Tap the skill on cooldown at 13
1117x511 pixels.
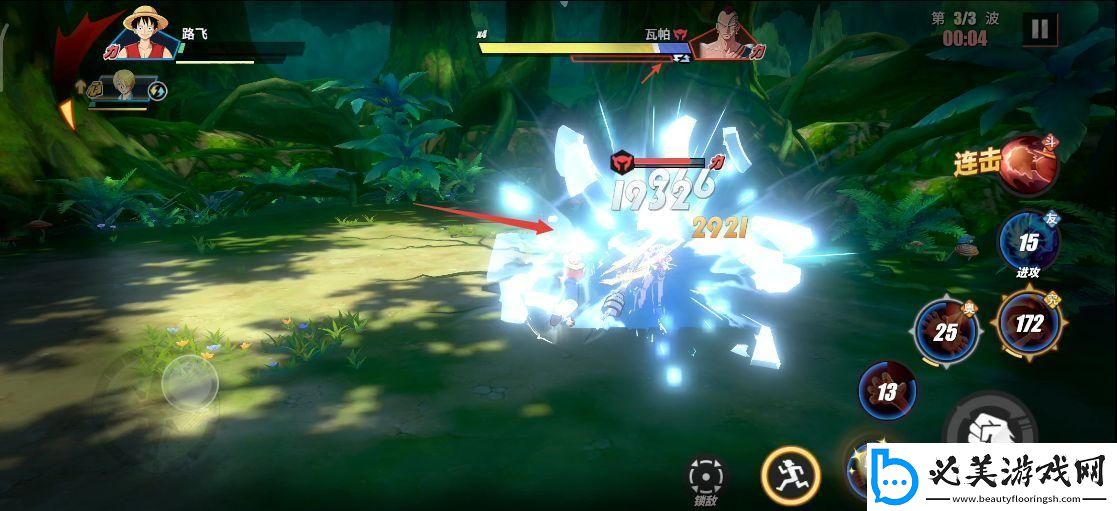887,391
